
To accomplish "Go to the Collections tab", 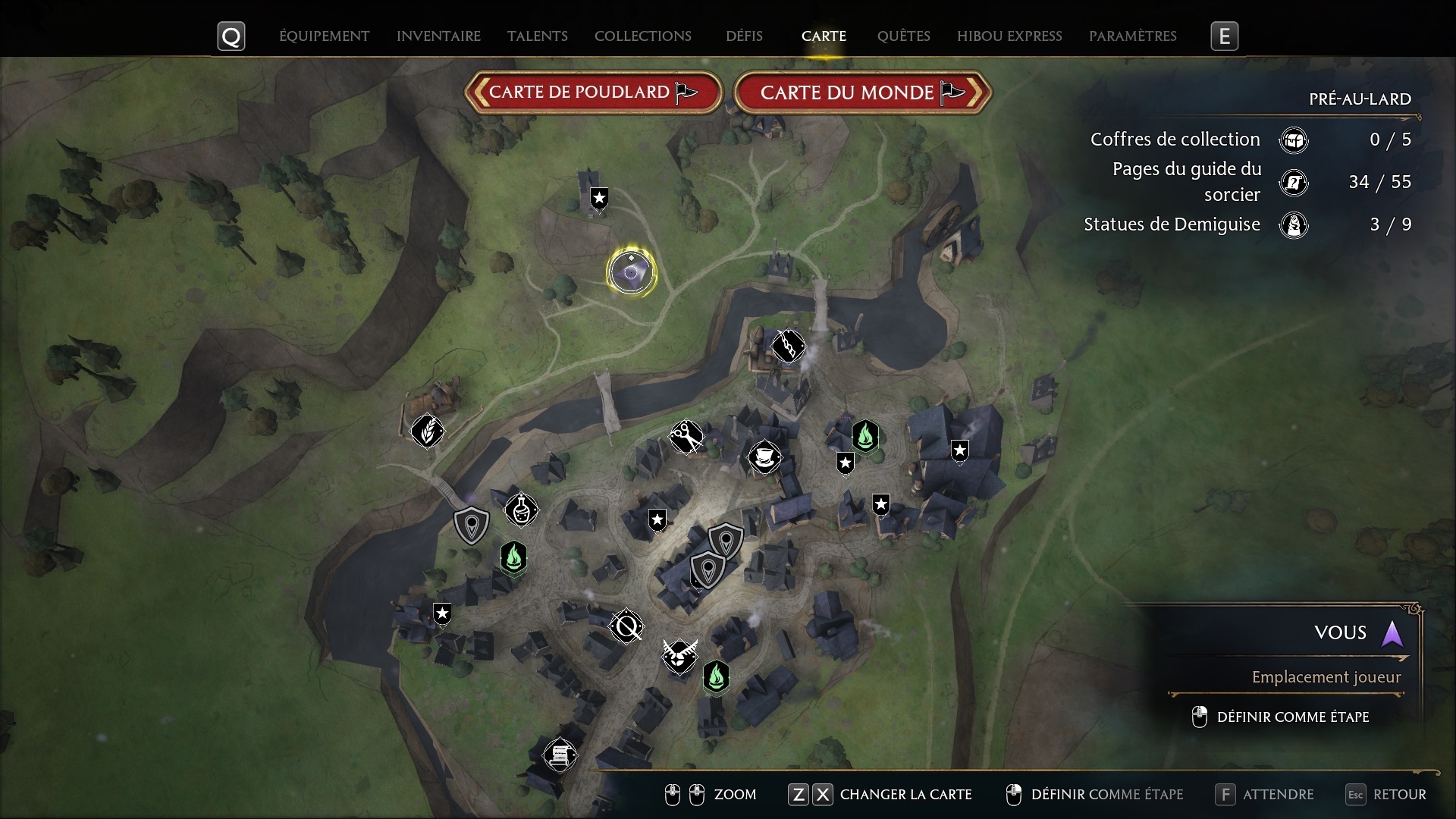I will click(642, 36).
